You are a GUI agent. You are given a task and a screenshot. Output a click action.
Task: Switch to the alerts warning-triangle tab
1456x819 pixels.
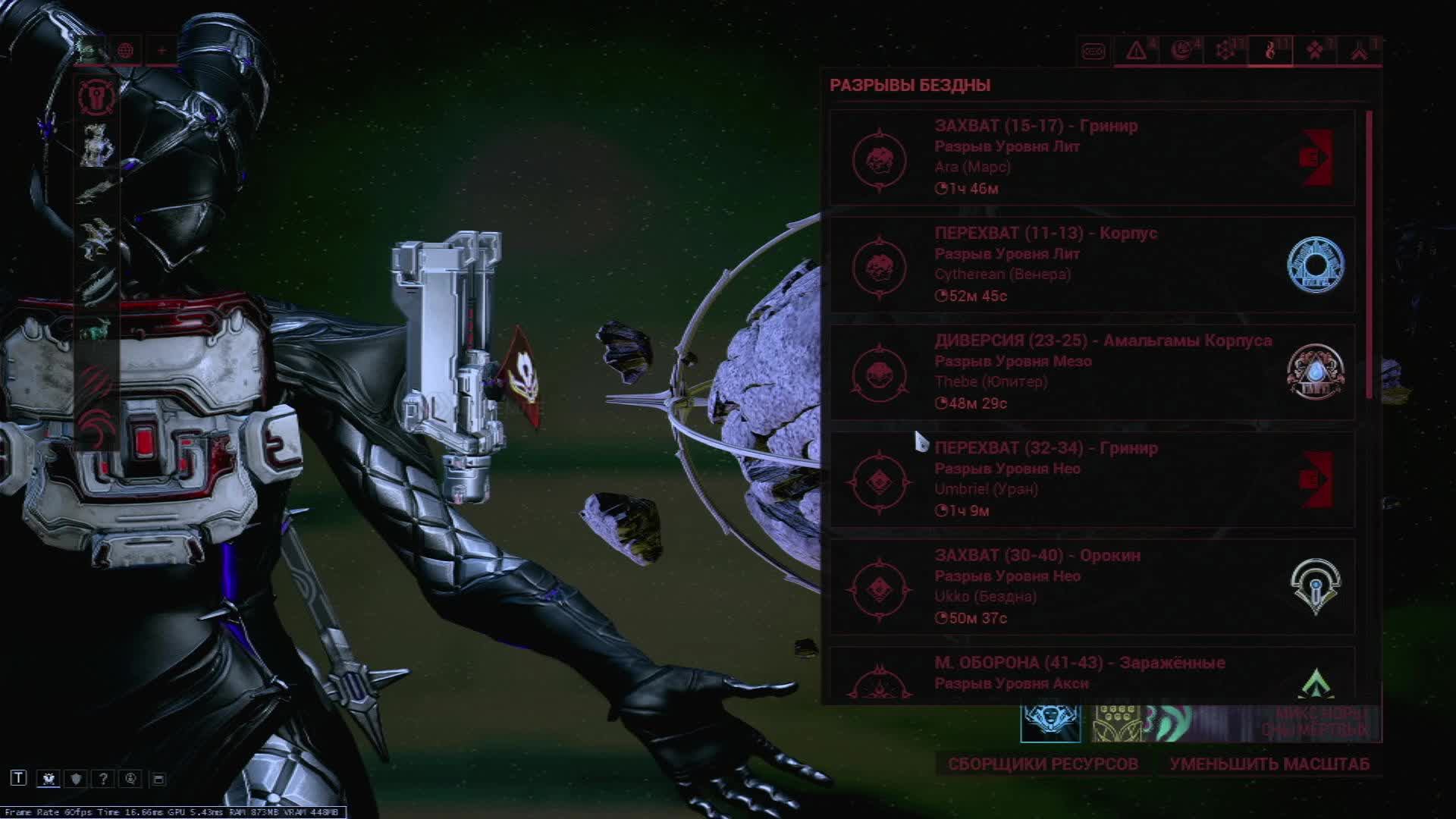click(x=1136, y=51)
